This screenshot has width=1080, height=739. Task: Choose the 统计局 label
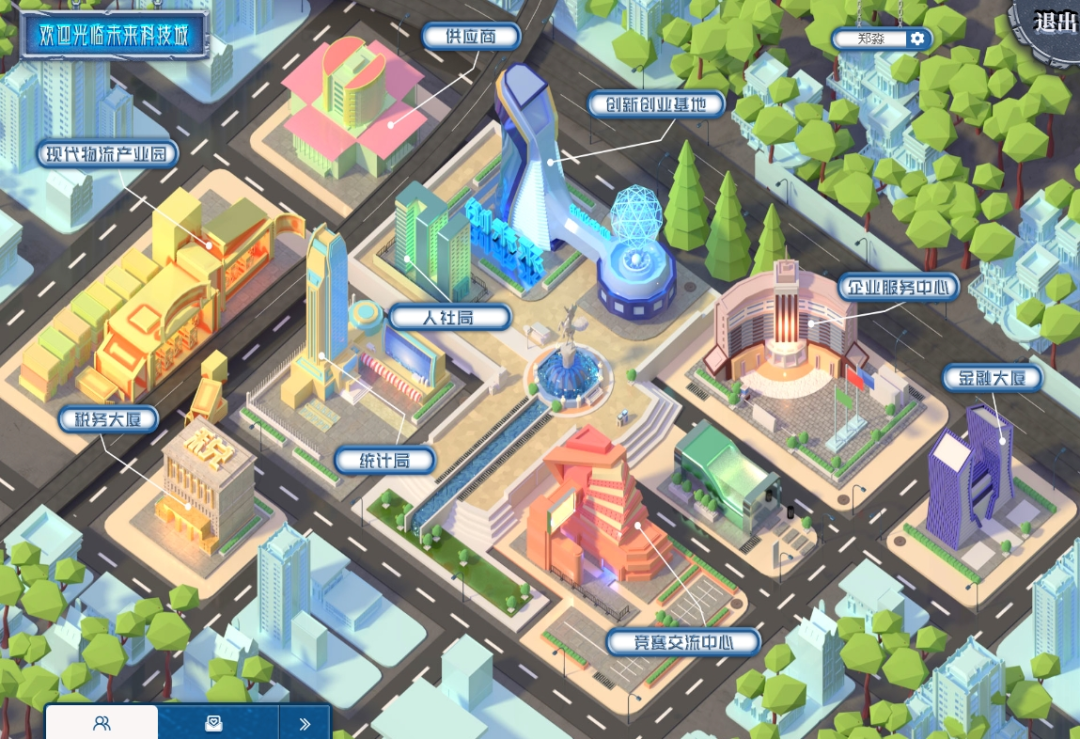pos(384,460)
